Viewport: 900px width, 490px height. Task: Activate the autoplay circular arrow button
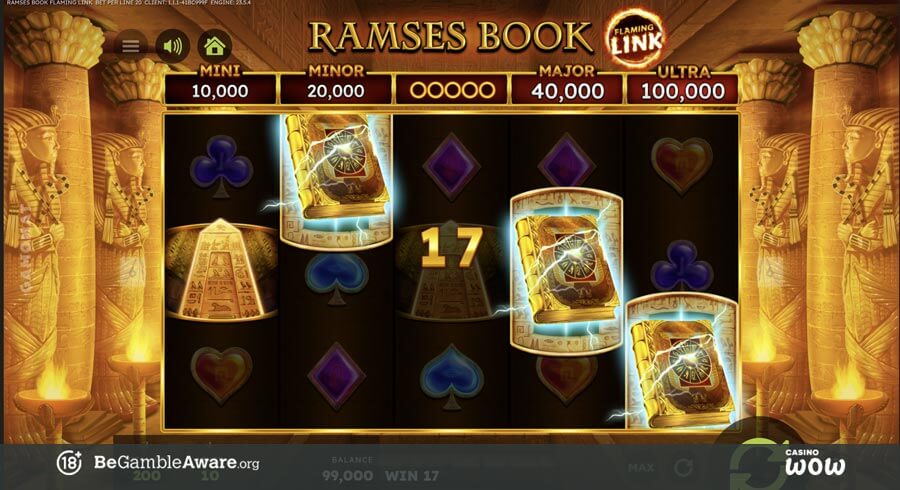(684, 467)
